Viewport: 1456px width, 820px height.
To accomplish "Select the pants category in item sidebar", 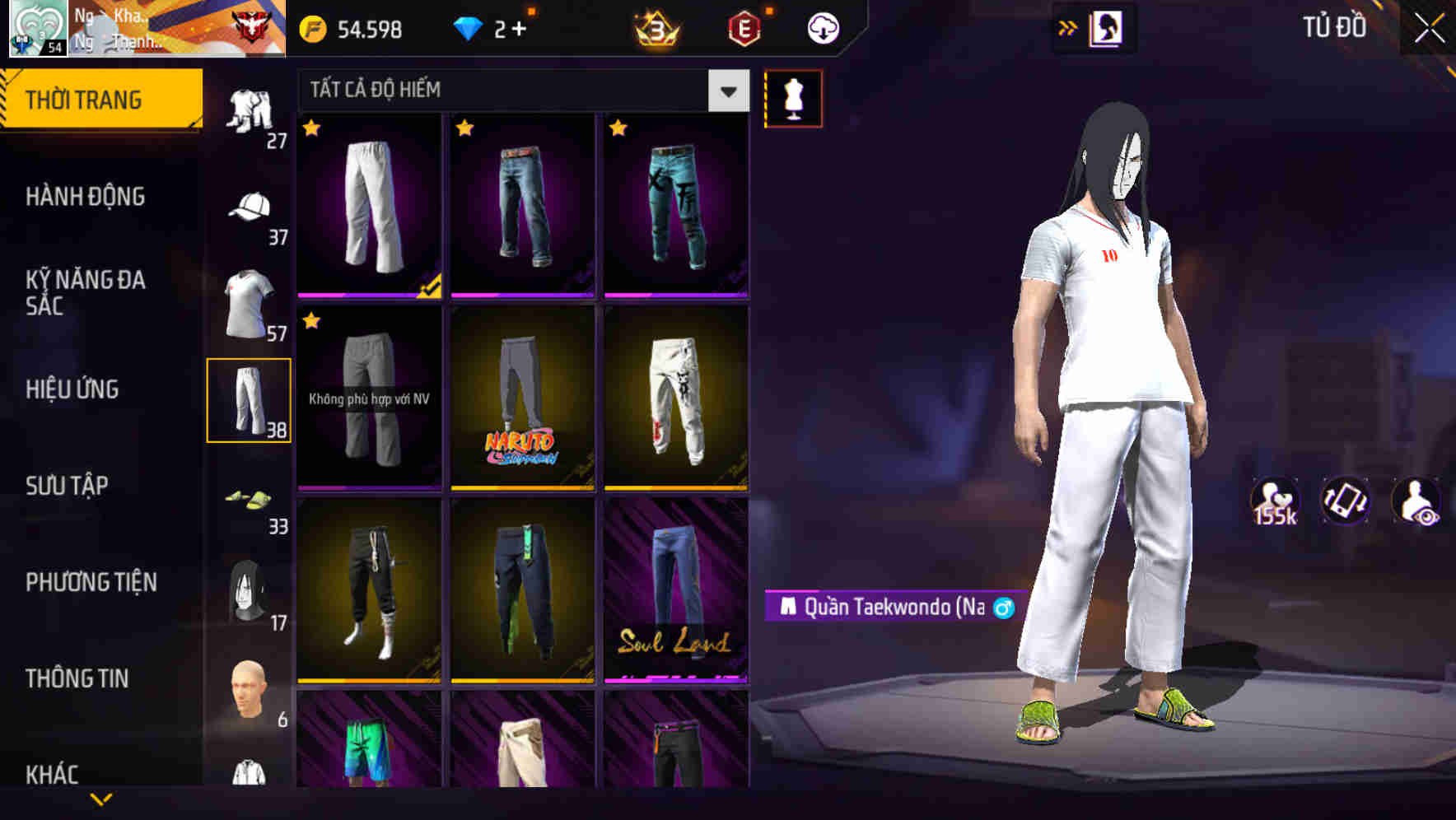I will (250, 399).
